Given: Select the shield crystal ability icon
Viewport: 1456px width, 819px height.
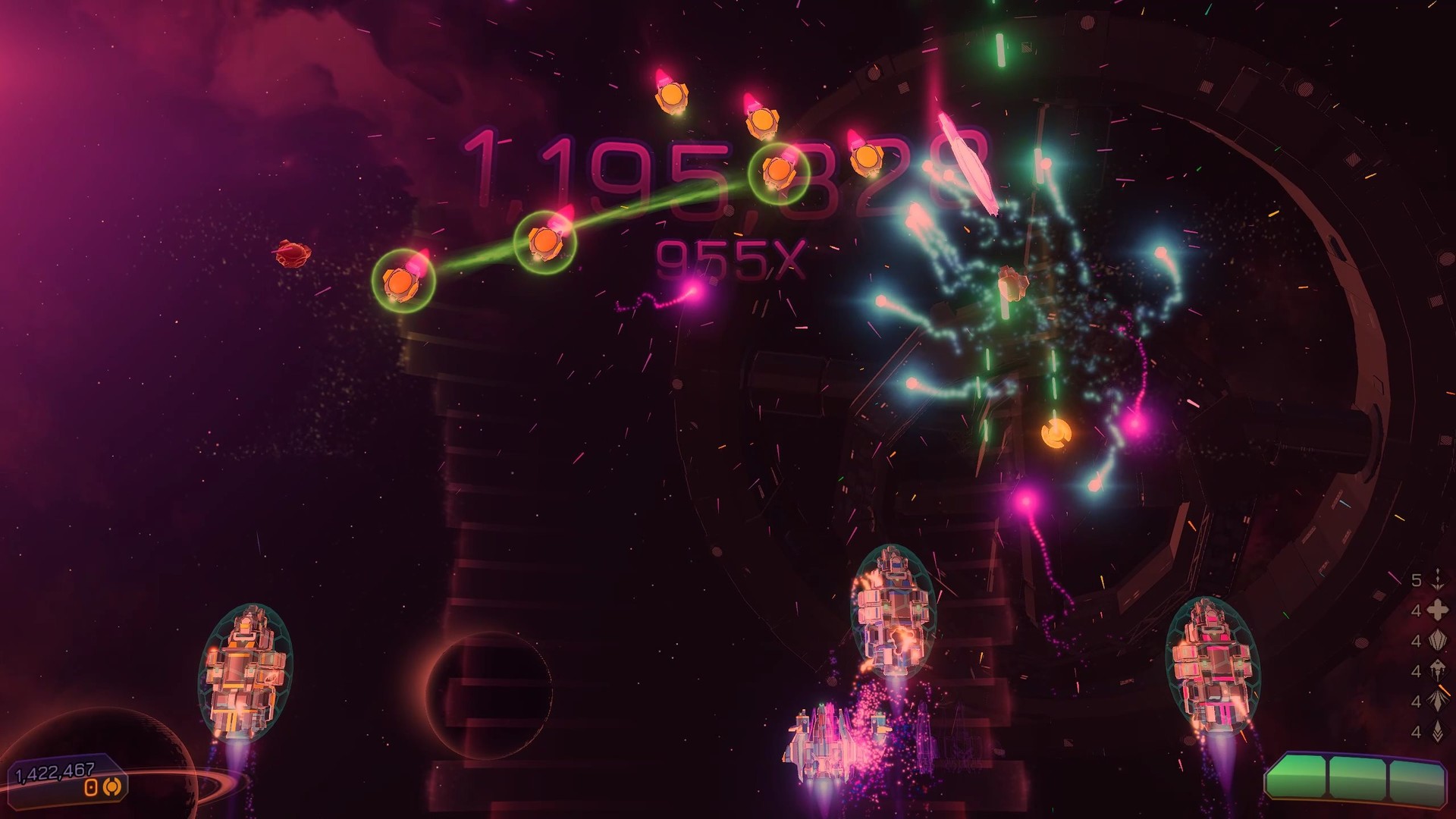Looking at the screenshot, I should coord(1438,640).
